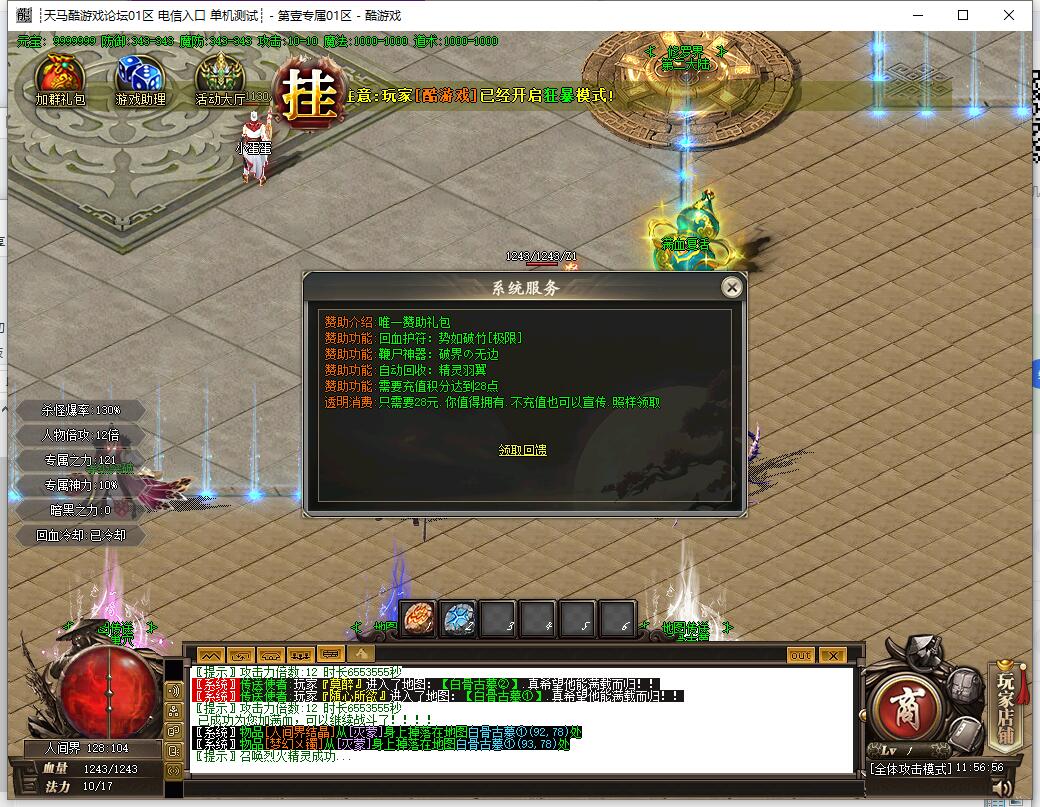
Task: Toggle the game sound speaker icon
Action: (x=1002, y=789)
